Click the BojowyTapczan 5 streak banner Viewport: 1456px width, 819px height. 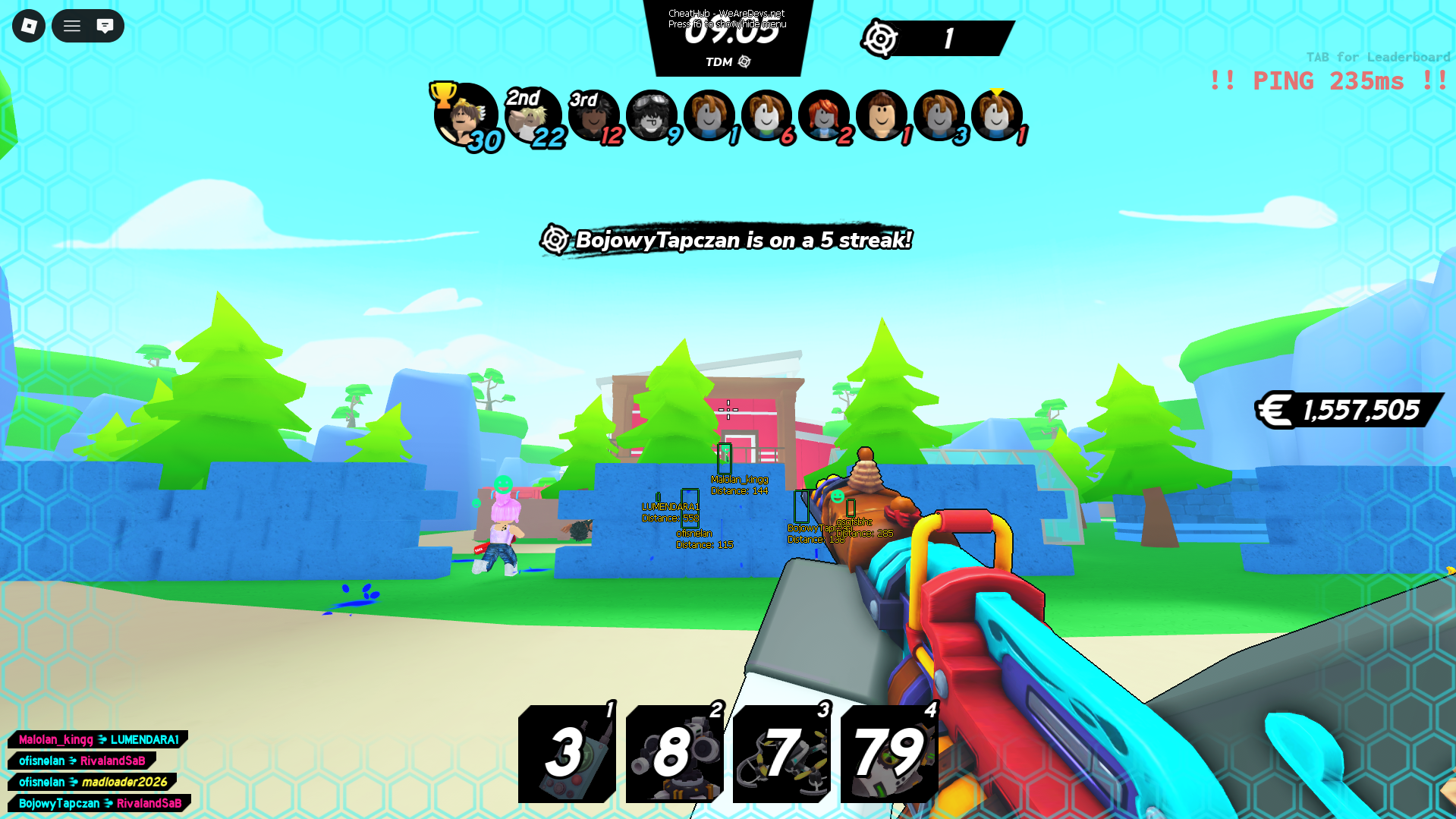[x=727, y=240]
